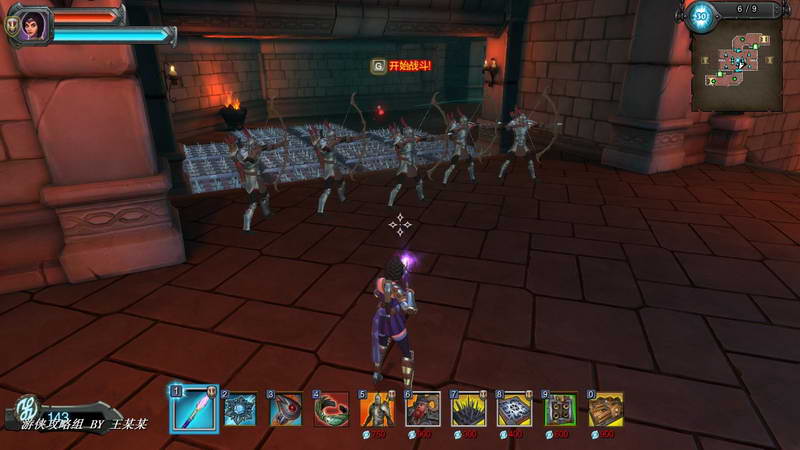The width and height of the screenshot is (800, 450).
Task: Choose the black spike floor trap, slot 7
Action: [x=468, y=409]
